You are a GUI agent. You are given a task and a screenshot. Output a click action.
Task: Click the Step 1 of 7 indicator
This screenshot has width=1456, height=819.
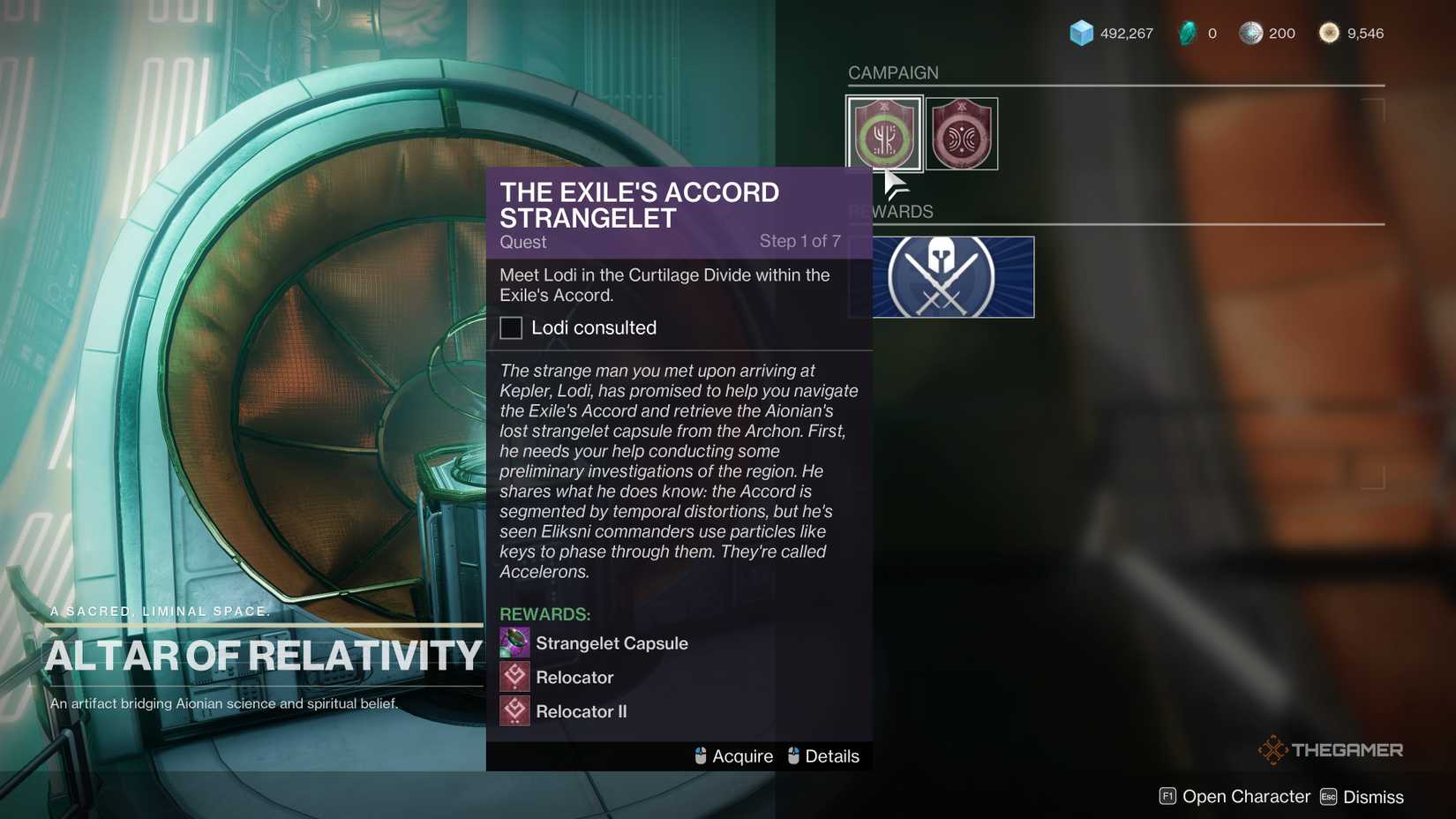[801, 240]
